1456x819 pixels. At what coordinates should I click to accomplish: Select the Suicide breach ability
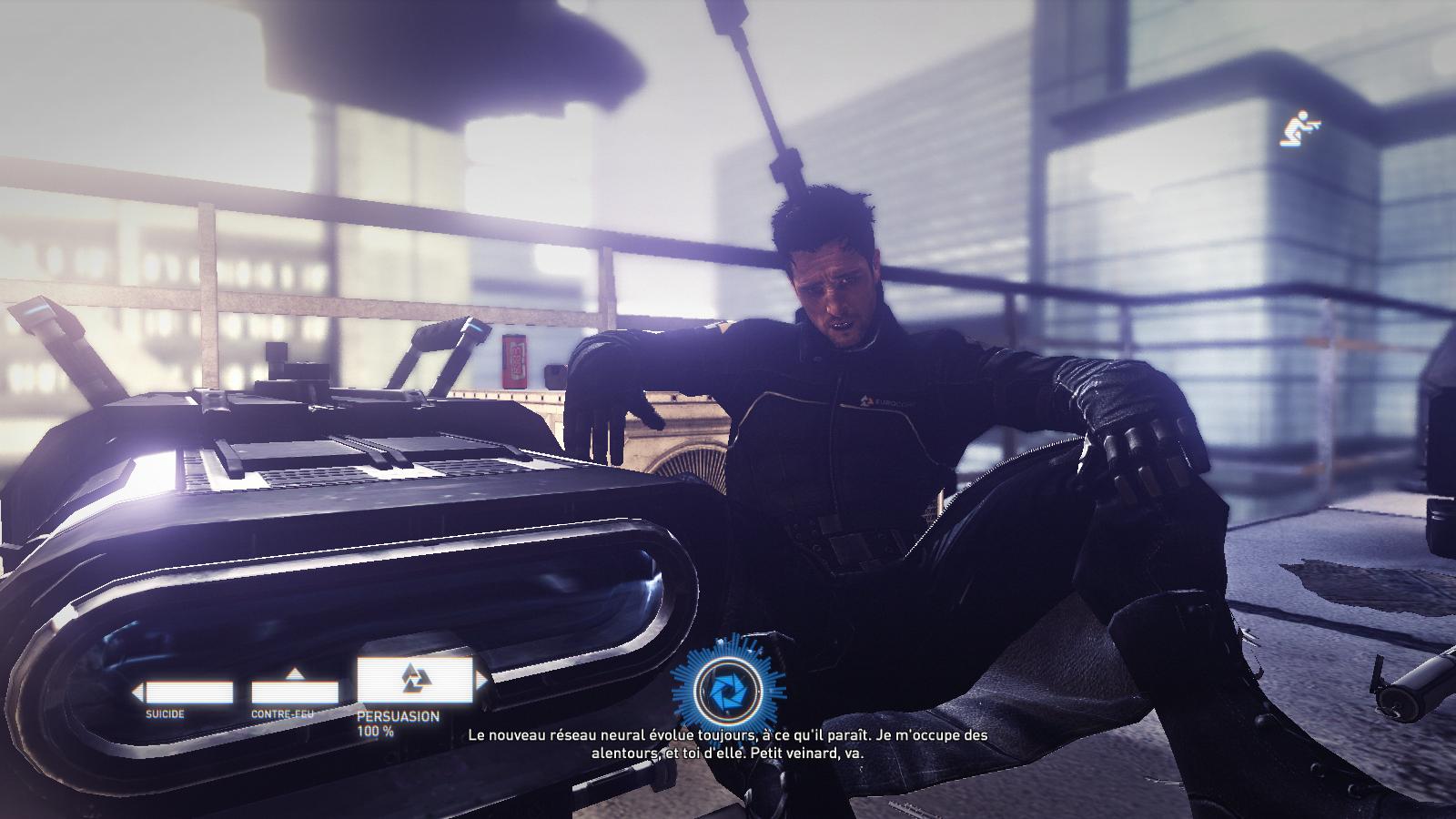pyautogui.click(x=188, y=693)
